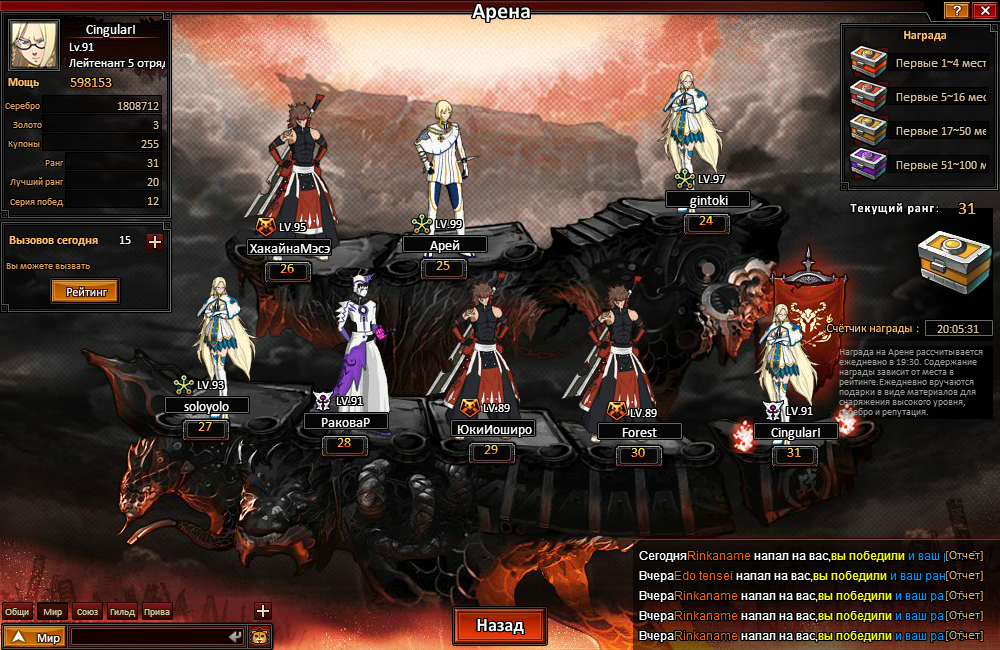
Task: Switch chat to the Союз tab
Action: [x=88, y=612]
